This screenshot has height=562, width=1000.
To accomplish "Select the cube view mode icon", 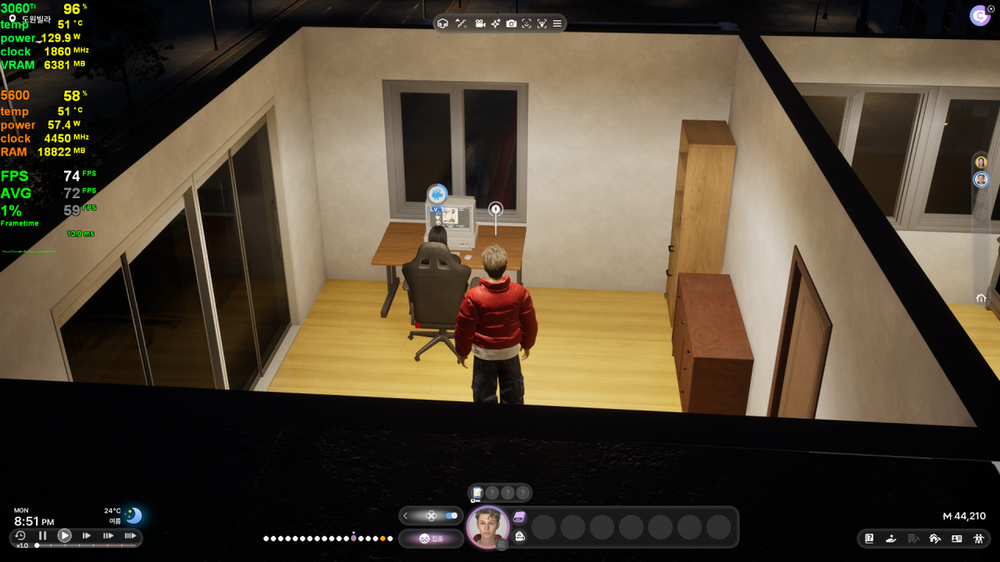I will [x=443, y=23].
